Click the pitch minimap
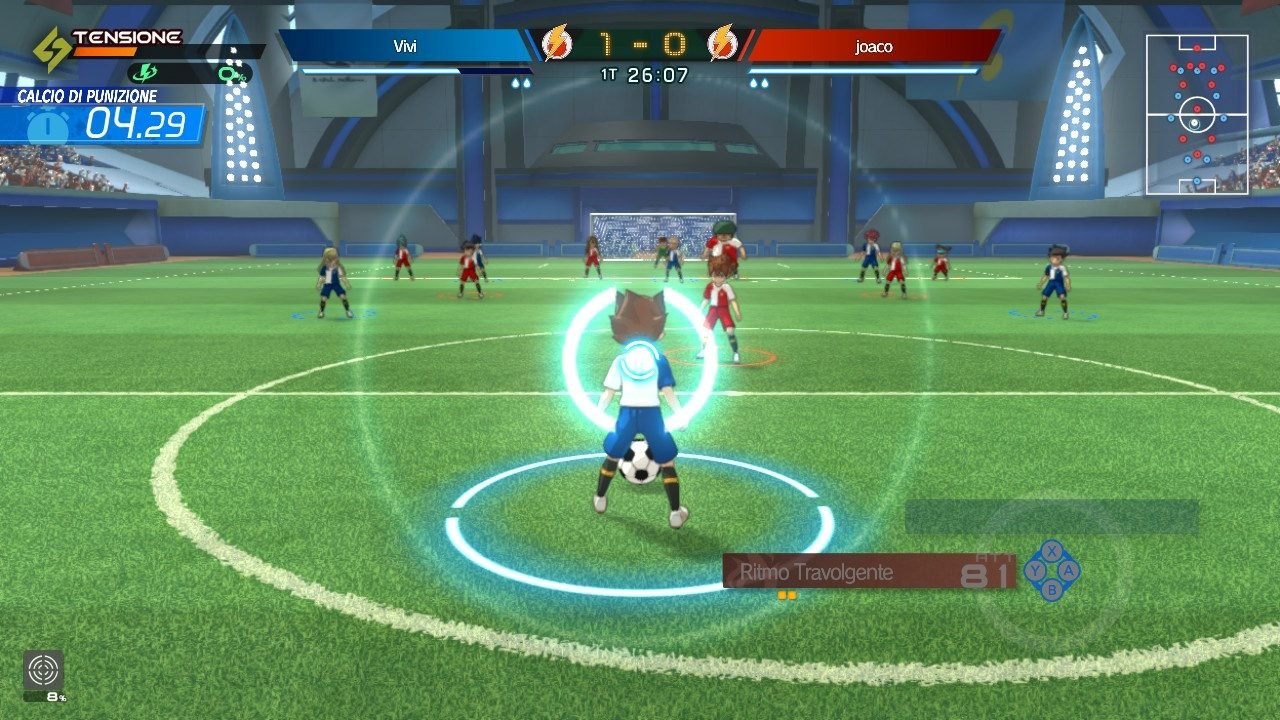This screenshot has height=720, width=1280. coord(1196,114)
